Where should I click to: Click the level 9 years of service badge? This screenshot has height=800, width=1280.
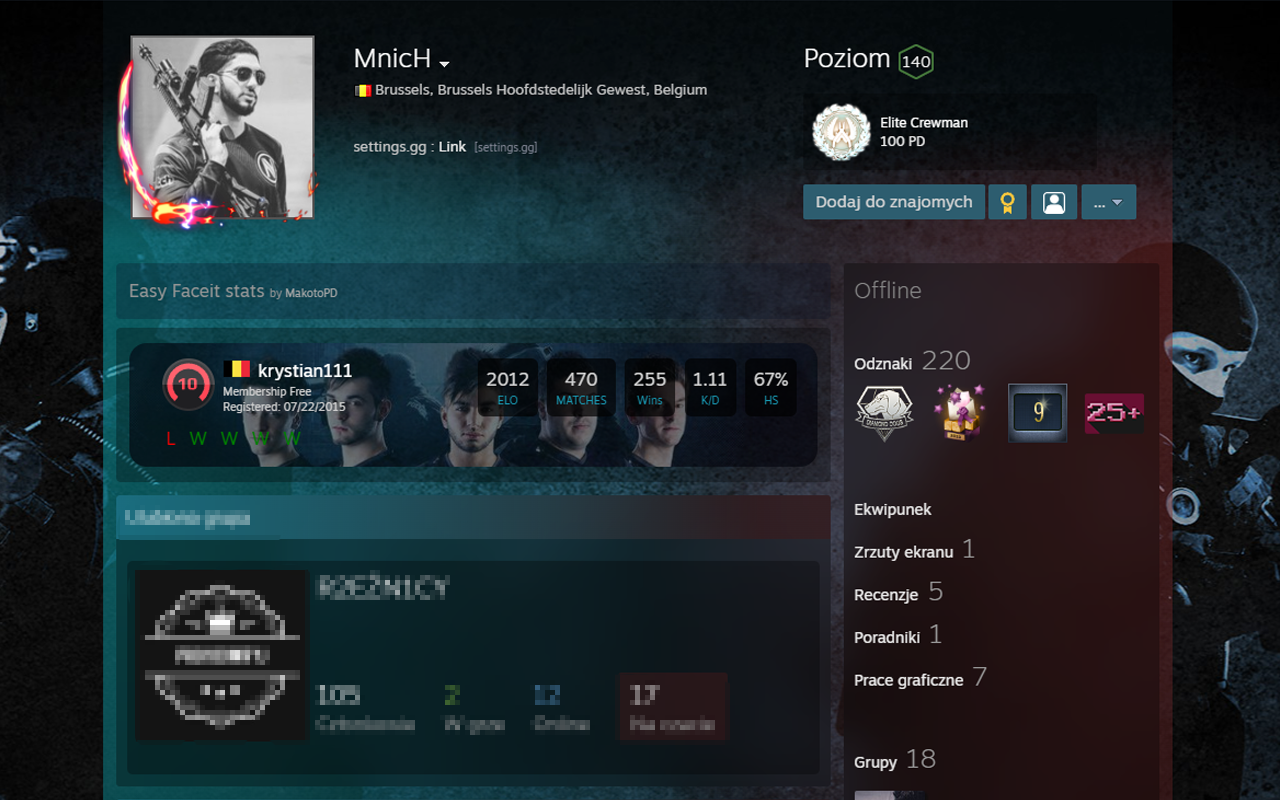1037,411
